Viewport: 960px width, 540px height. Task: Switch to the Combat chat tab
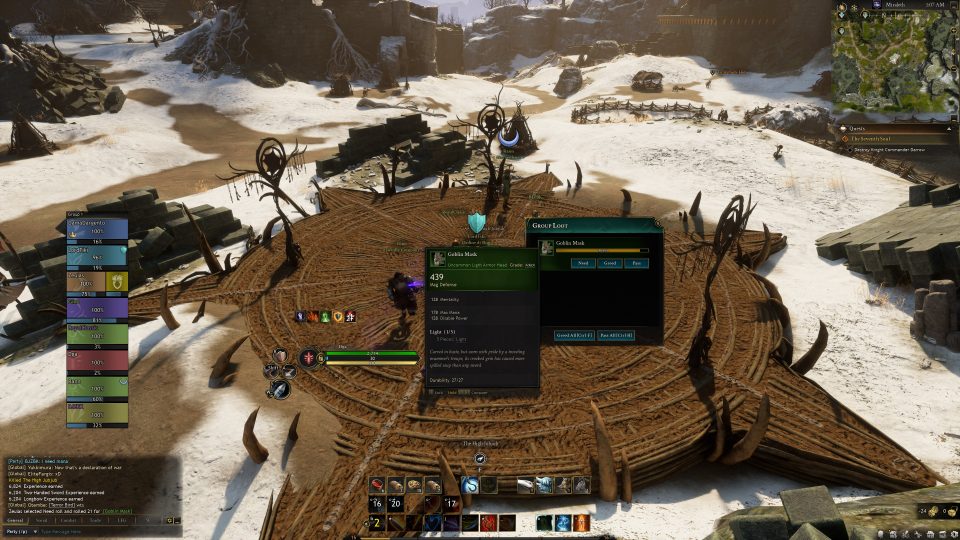68,520
